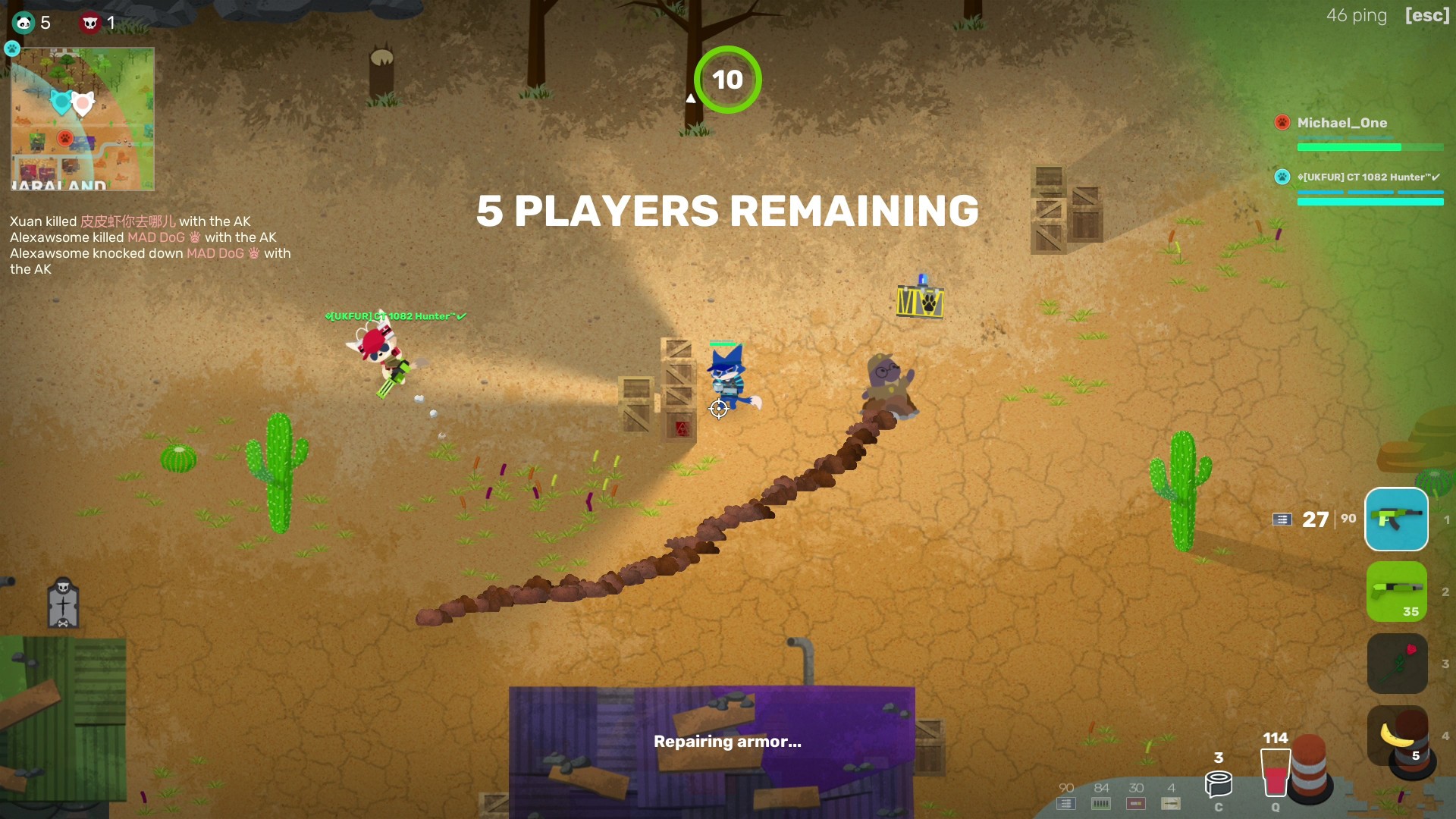1456x819 pixels.
Task: Click the blue ammo icon showing 90
Action: point(1066,803)
